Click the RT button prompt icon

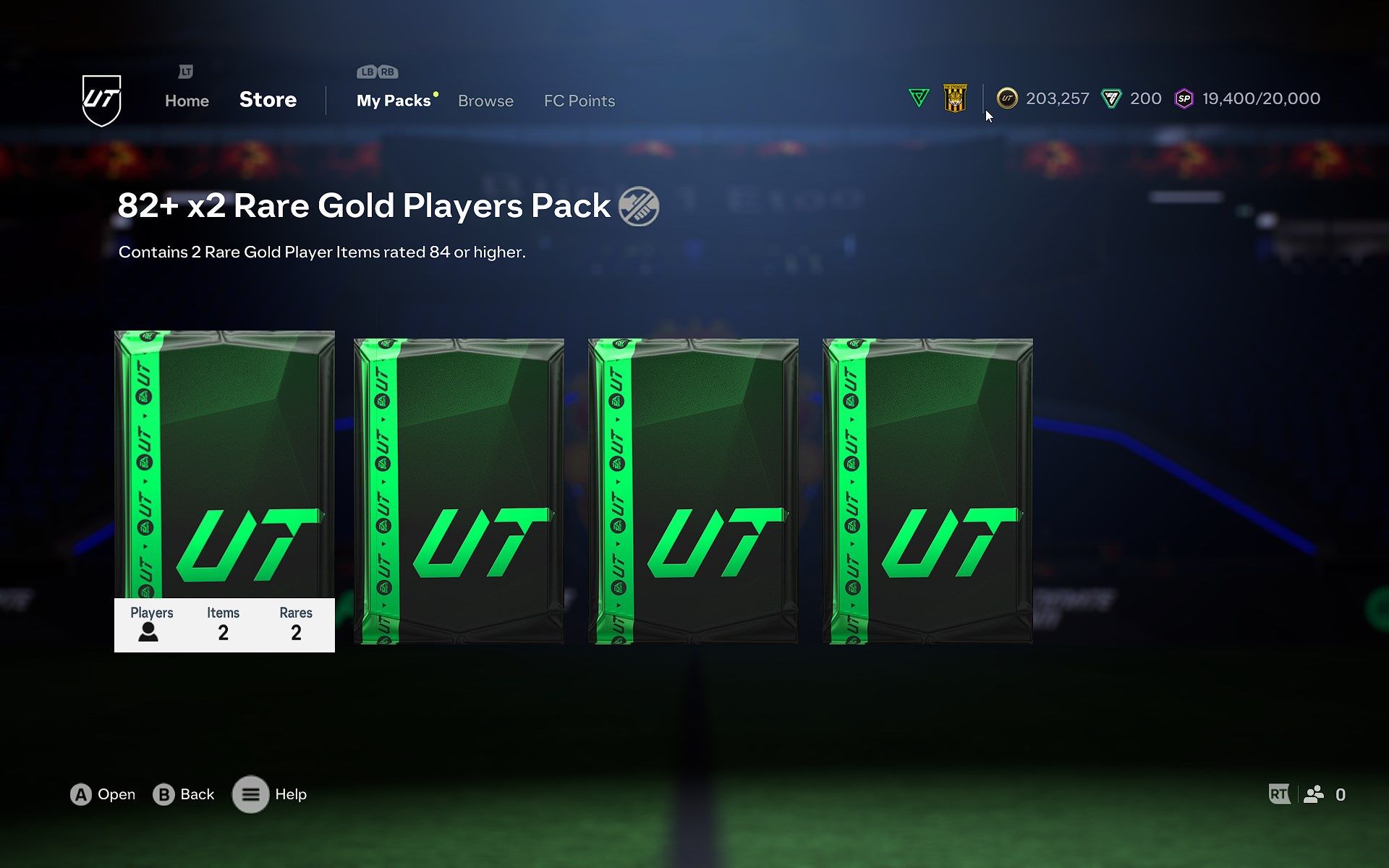(x=1280, y=793)
